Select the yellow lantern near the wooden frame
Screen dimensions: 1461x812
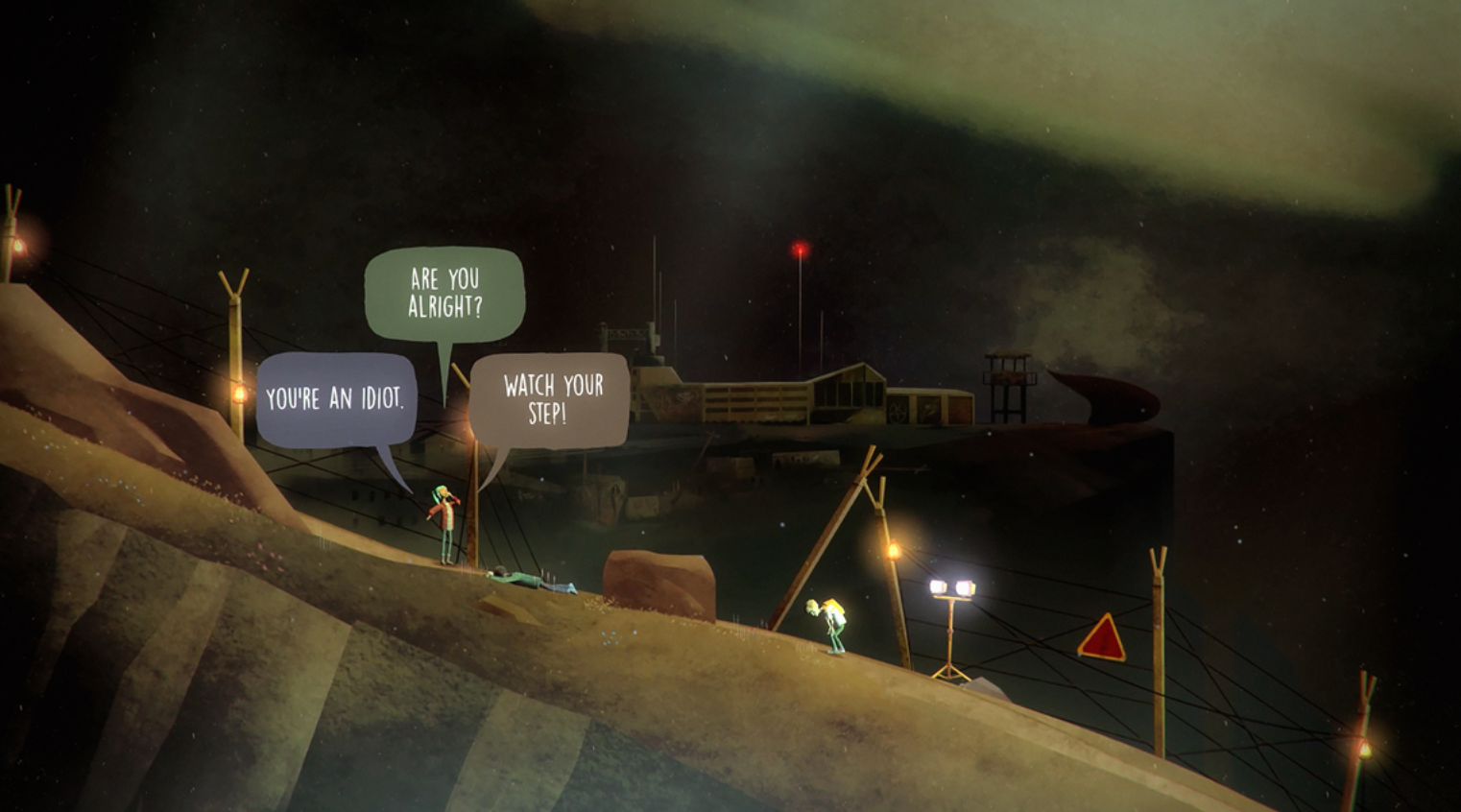tap(894, 550)
